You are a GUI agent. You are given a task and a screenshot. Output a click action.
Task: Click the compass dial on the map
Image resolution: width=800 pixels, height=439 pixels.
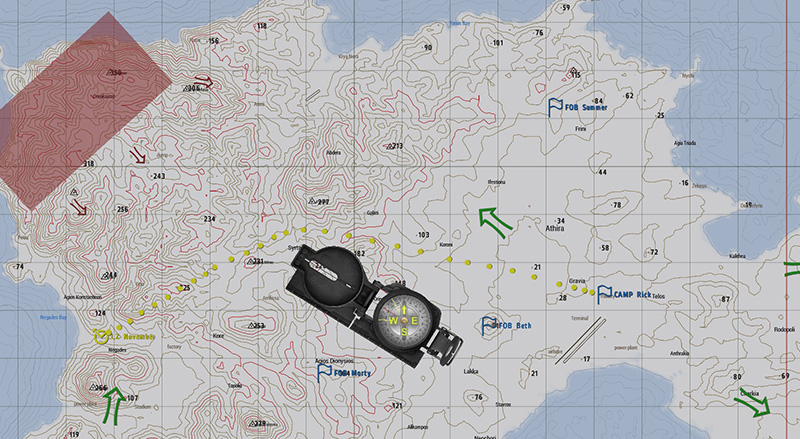pyautogui.click(x=405, y=319)
